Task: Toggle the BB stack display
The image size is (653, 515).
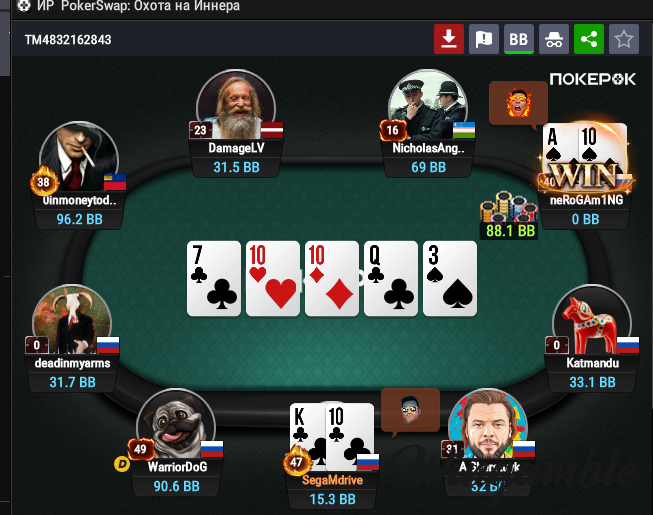Action: coord(518,39)
